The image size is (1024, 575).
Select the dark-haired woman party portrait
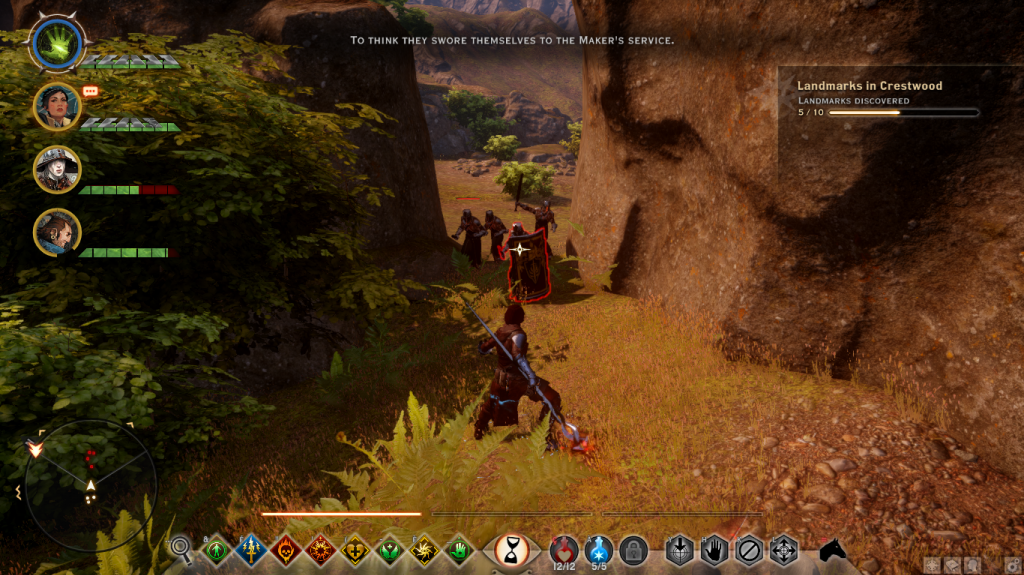coord(56,105)
